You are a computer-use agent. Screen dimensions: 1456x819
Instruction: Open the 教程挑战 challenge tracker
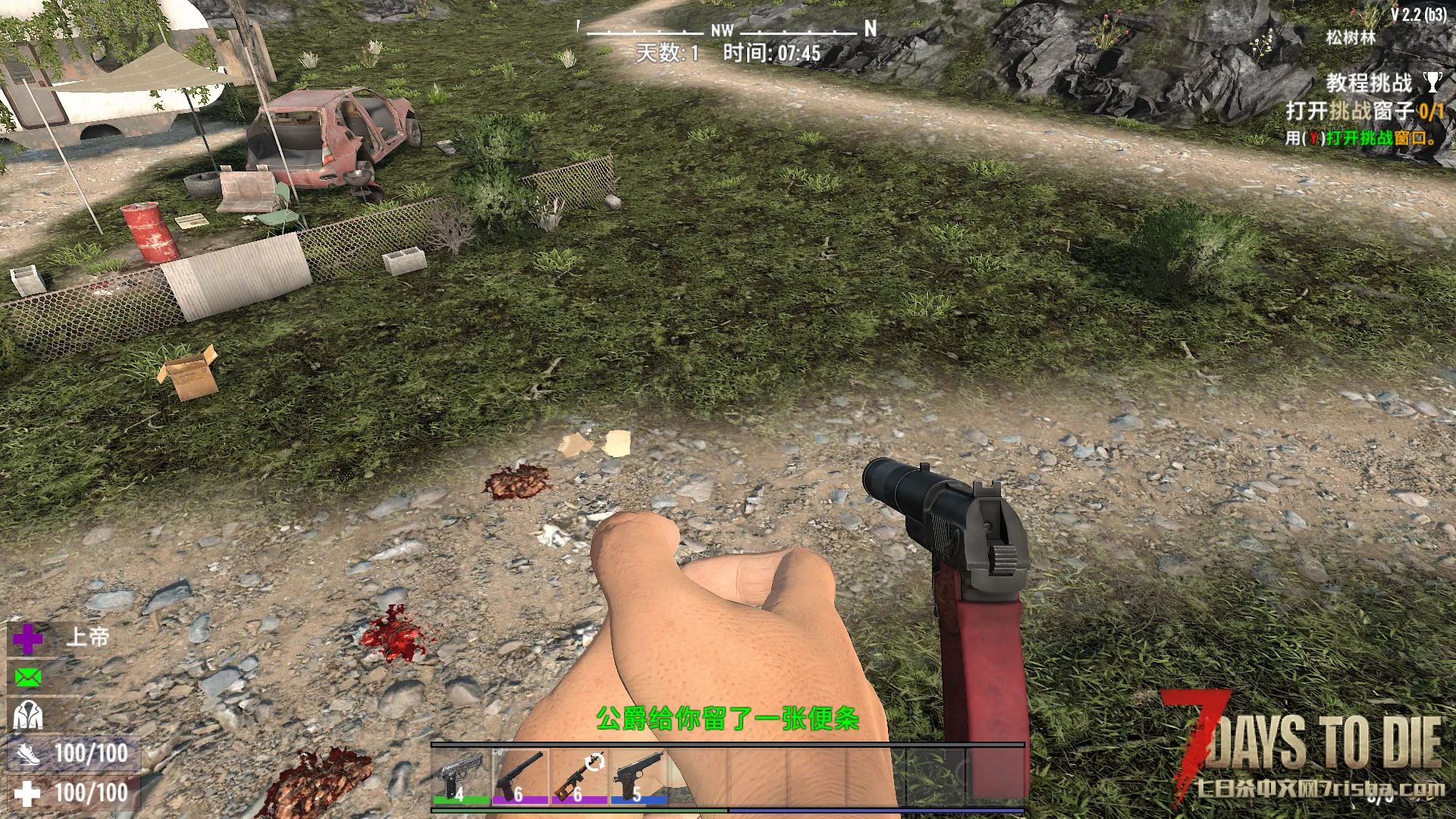[x=1368, y=83]
